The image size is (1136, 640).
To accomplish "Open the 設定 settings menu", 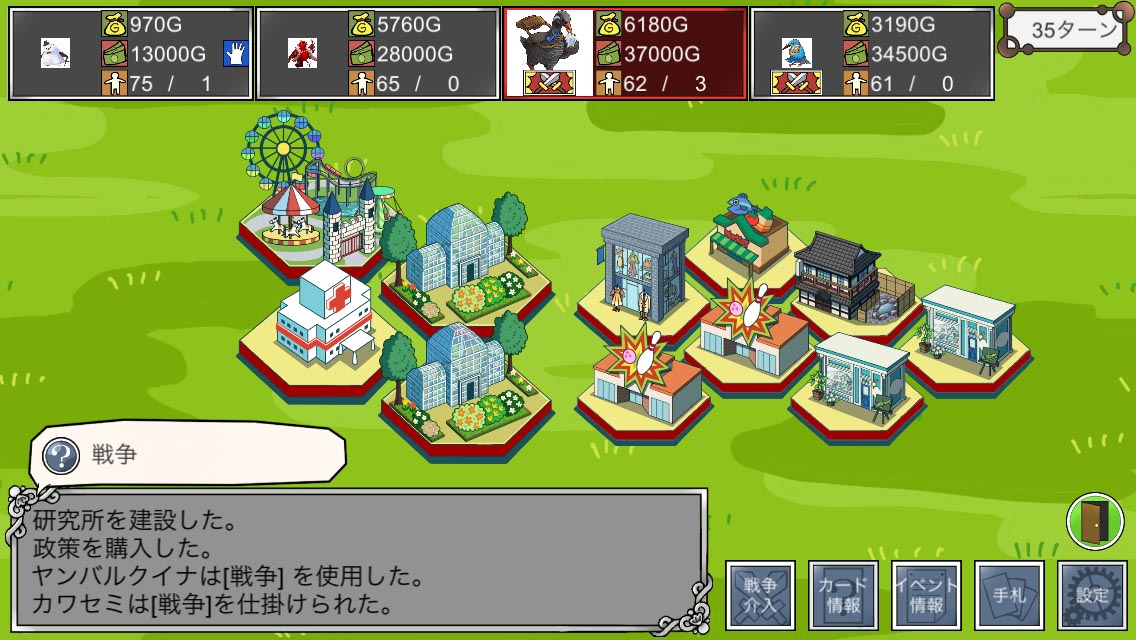I will 1092,595.
